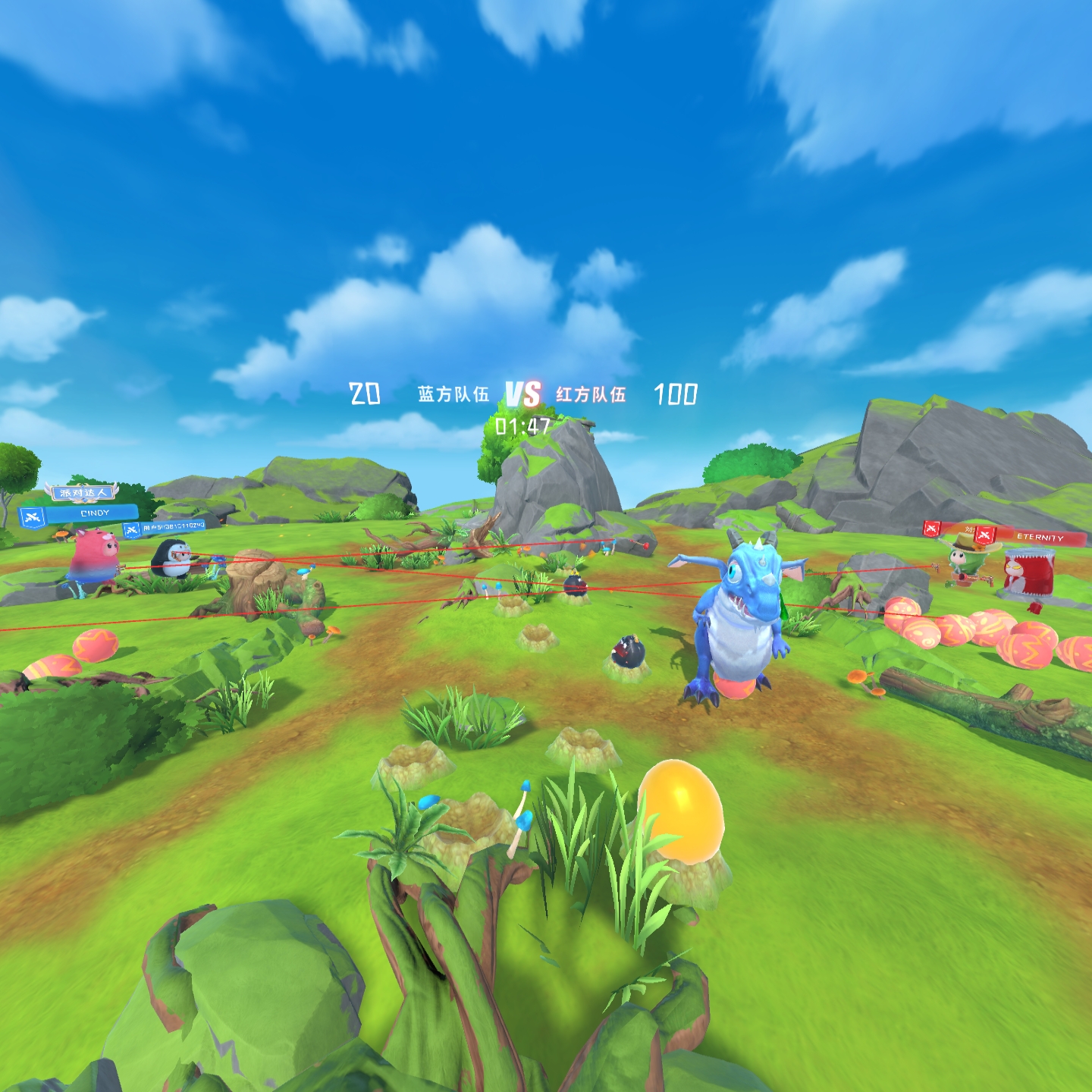Click the match timer showing 01:47
The width and height of the screenshot is (1092, 1092).
pos(524,426)
